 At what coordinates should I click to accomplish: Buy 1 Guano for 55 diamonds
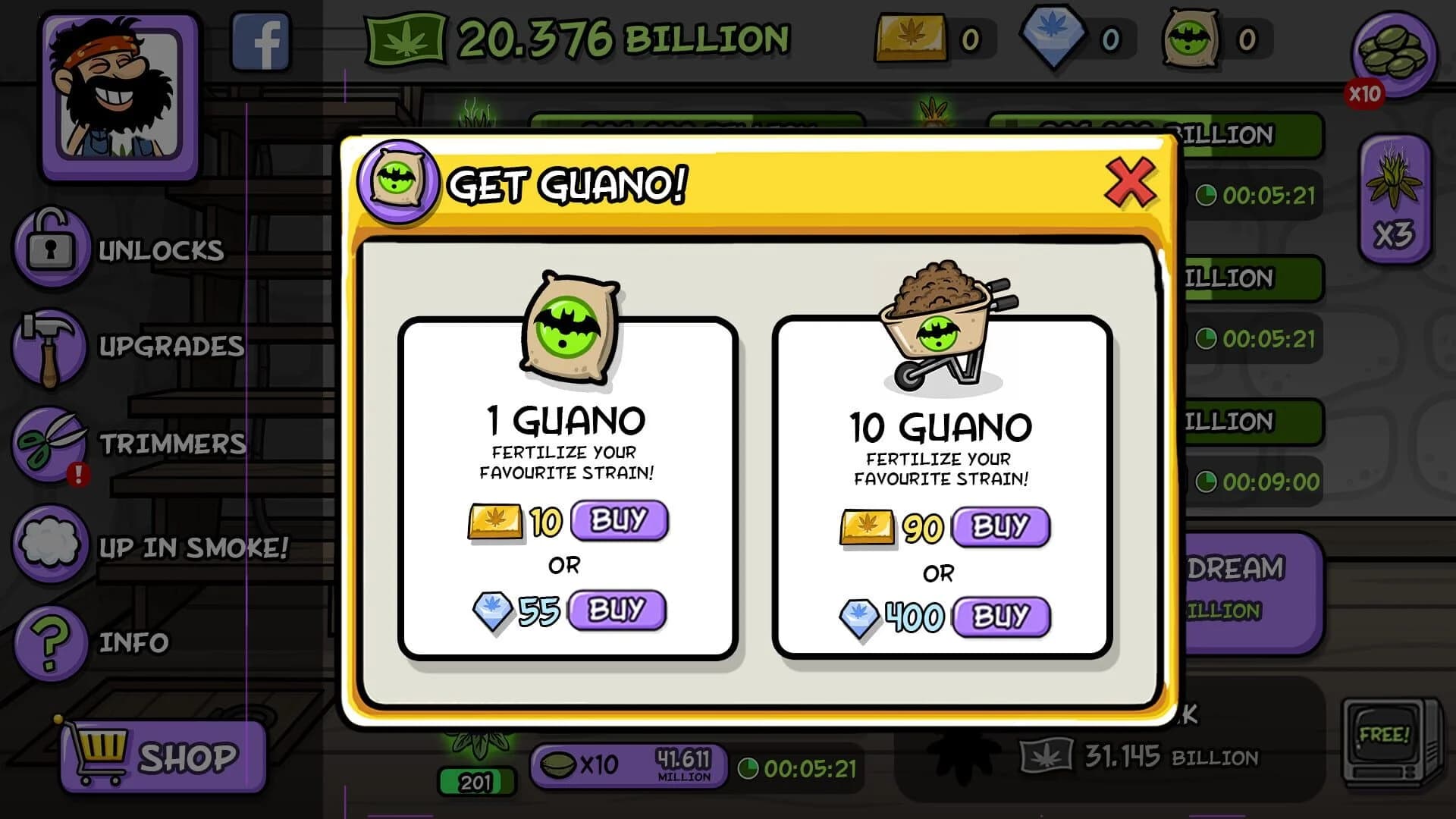click(617, 609)
